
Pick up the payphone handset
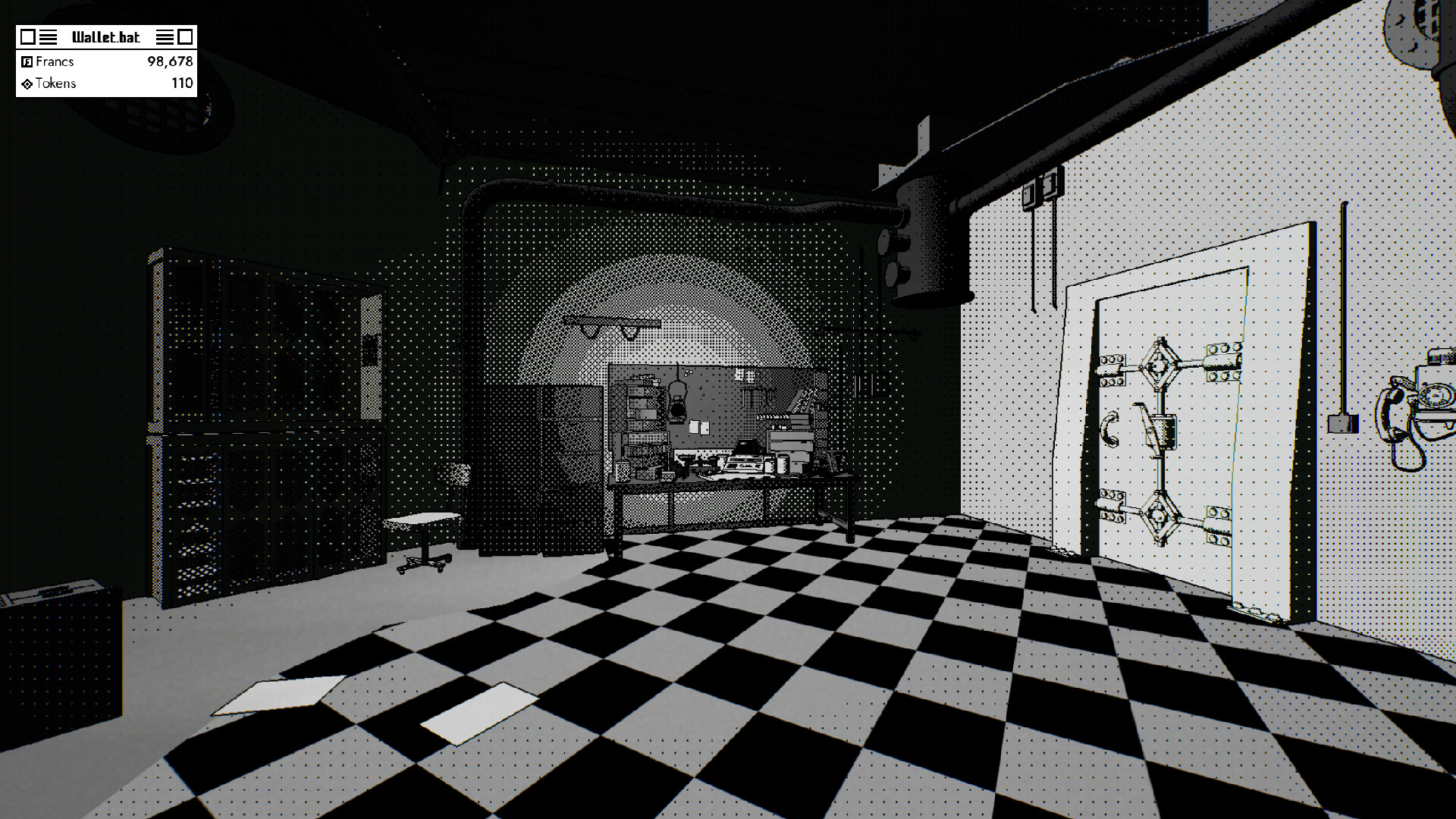pyautogui.click(x=1394, y=409)
